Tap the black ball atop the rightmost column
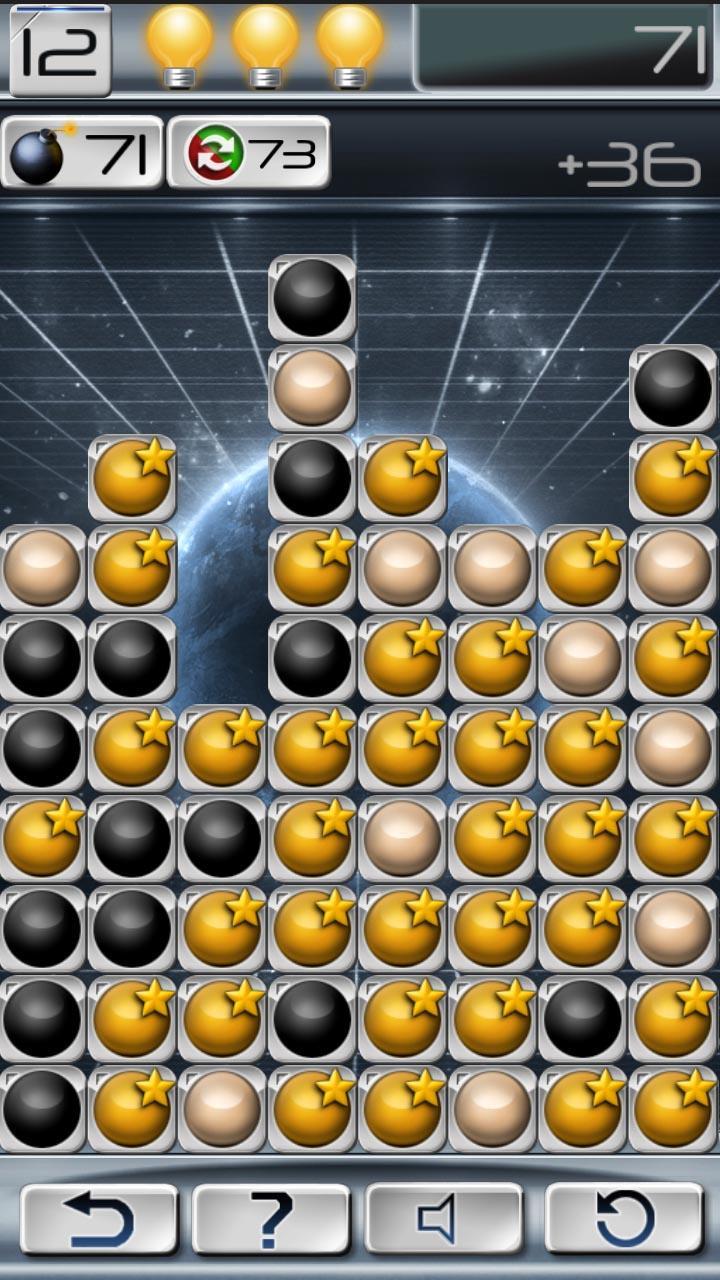Screen dimensions: 720x1280 click(x=672, y=388)
